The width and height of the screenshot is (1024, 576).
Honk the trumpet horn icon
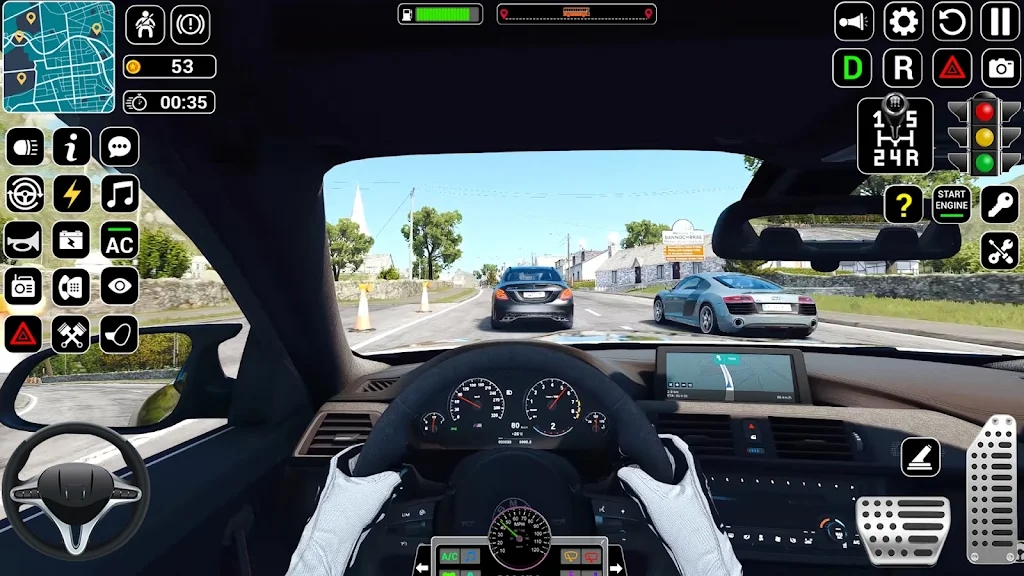pyautogui.click(x=24, y=241)
